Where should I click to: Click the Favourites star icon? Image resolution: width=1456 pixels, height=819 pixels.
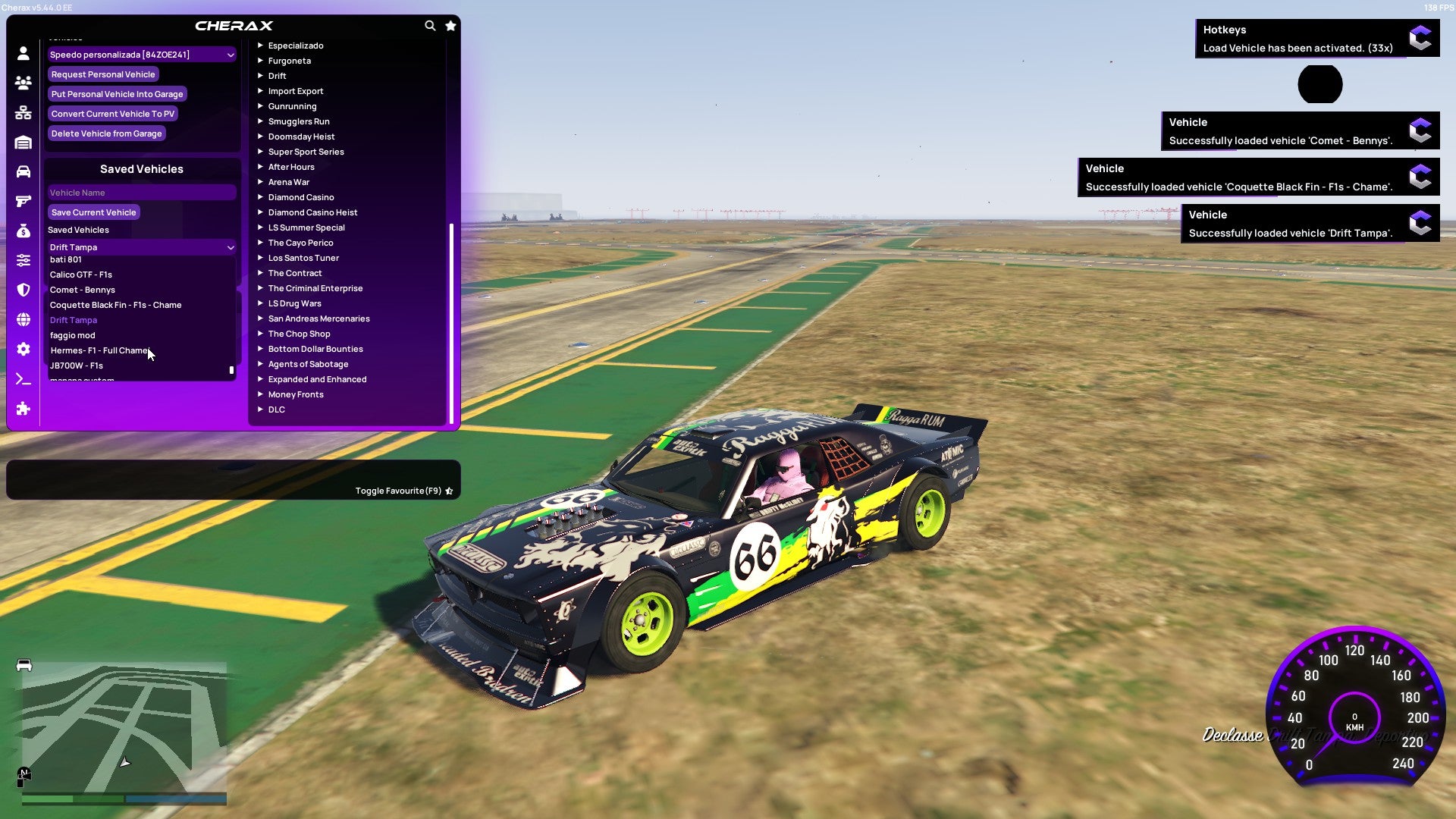pyautogui.click(x=450, y=25)
